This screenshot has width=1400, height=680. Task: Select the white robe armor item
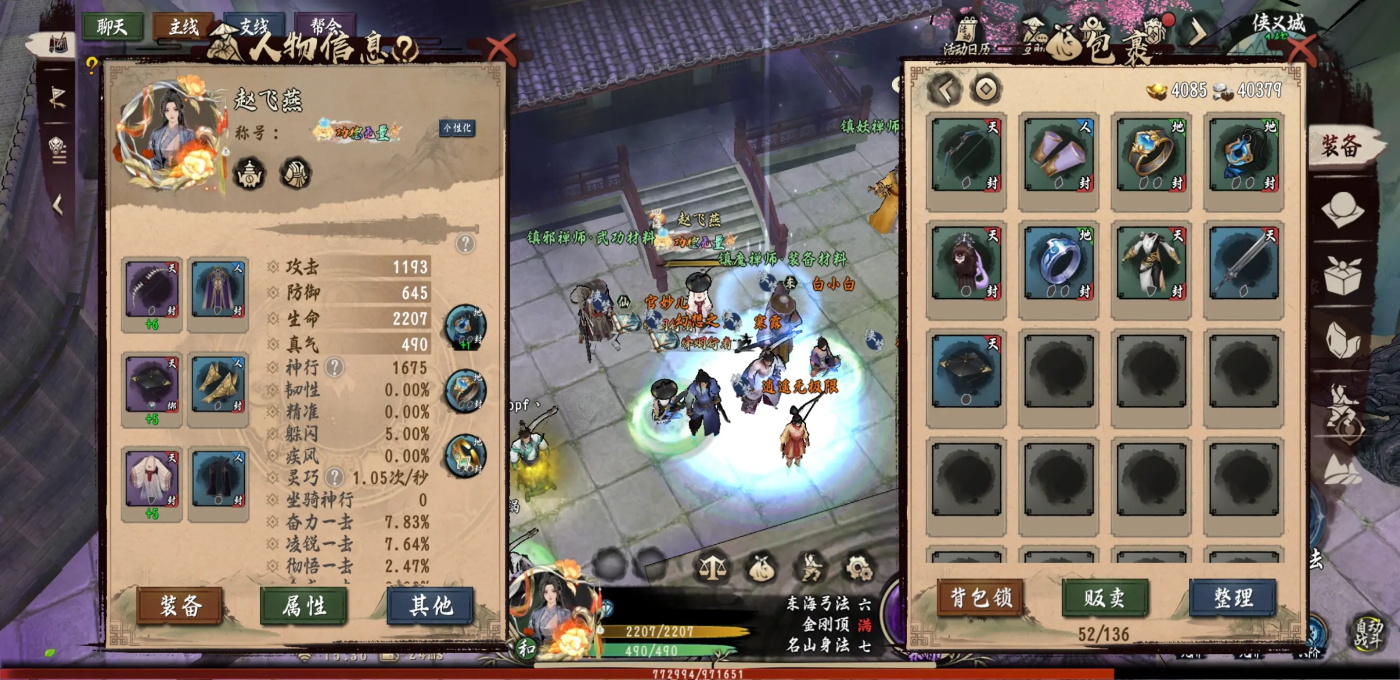1152,262
